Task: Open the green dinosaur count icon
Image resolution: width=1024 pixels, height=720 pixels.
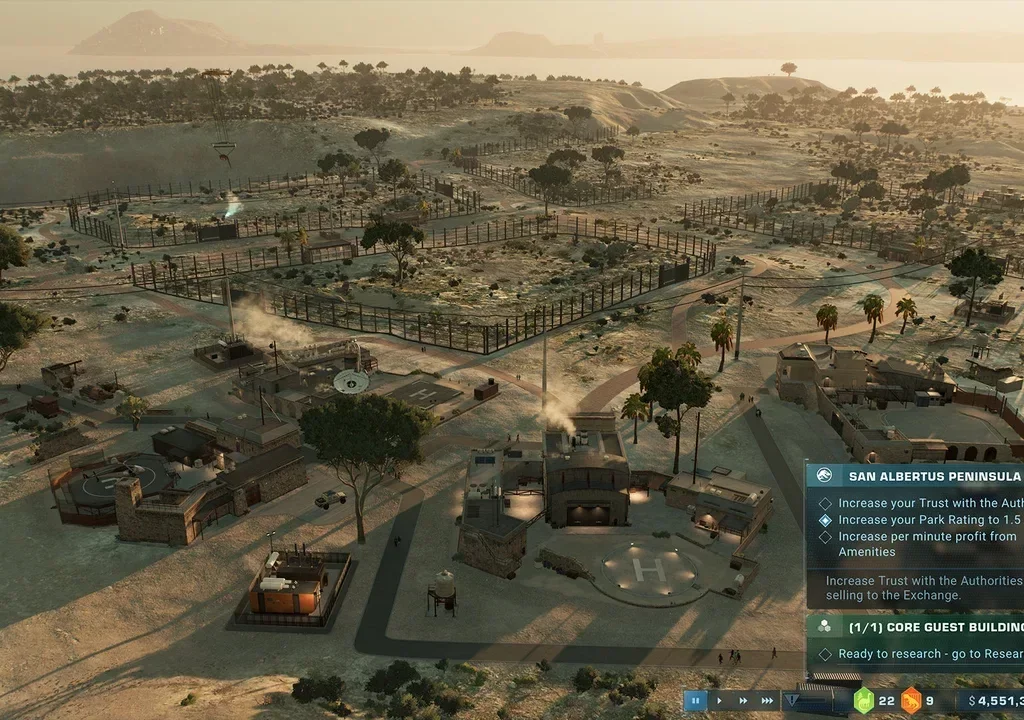Action: 862,701
